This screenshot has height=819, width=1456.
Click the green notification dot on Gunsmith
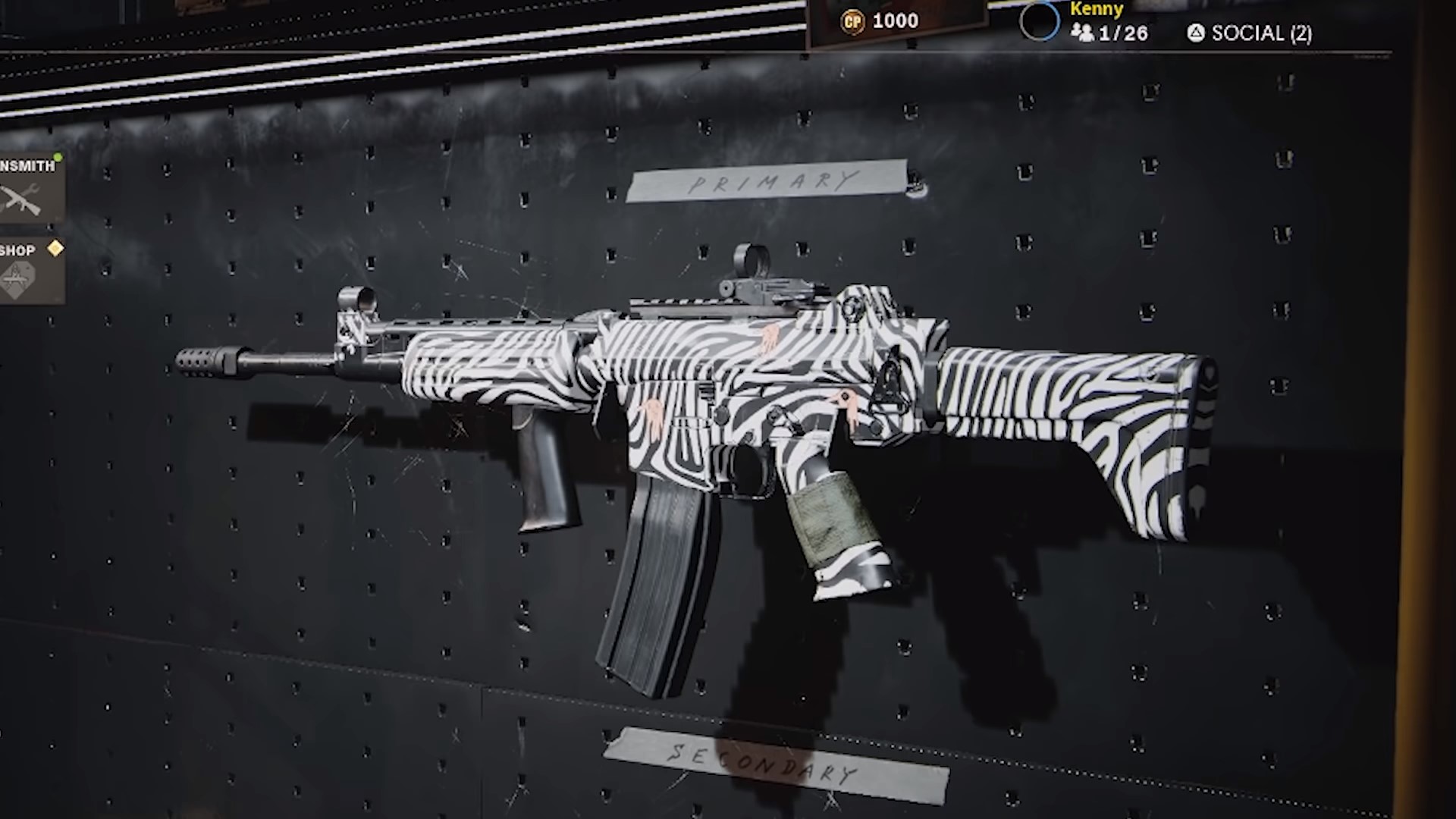57,157
